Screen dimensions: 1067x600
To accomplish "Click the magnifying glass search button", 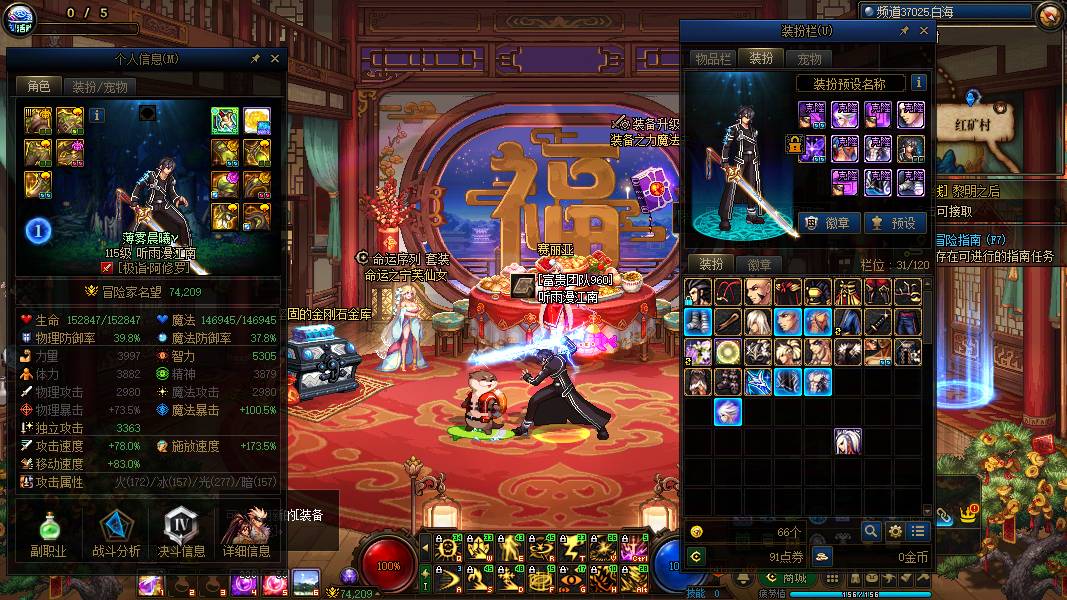I will (871, 531).
